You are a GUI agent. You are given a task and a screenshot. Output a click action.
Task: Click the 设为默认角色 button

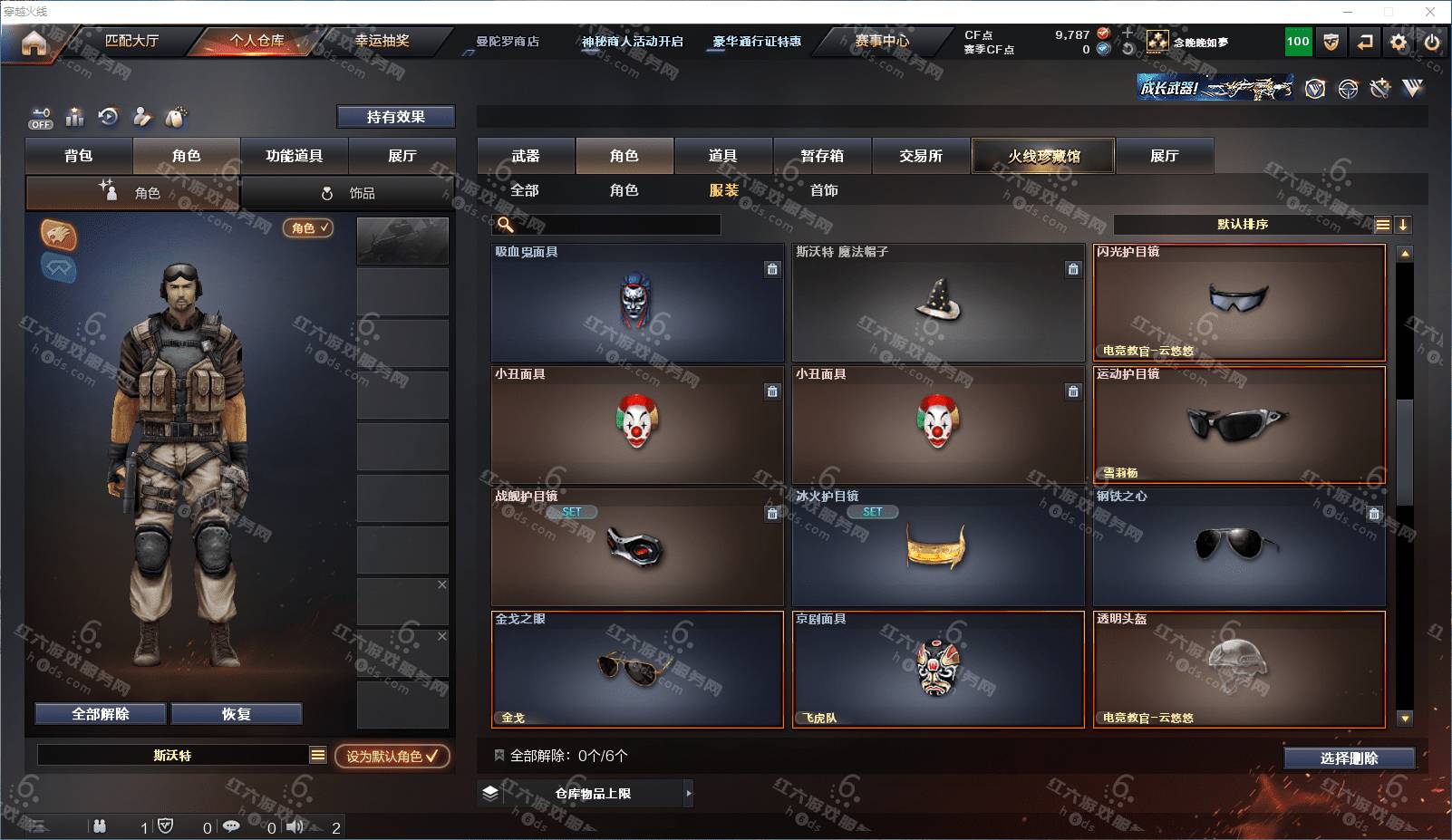click(x=392, y=756)
